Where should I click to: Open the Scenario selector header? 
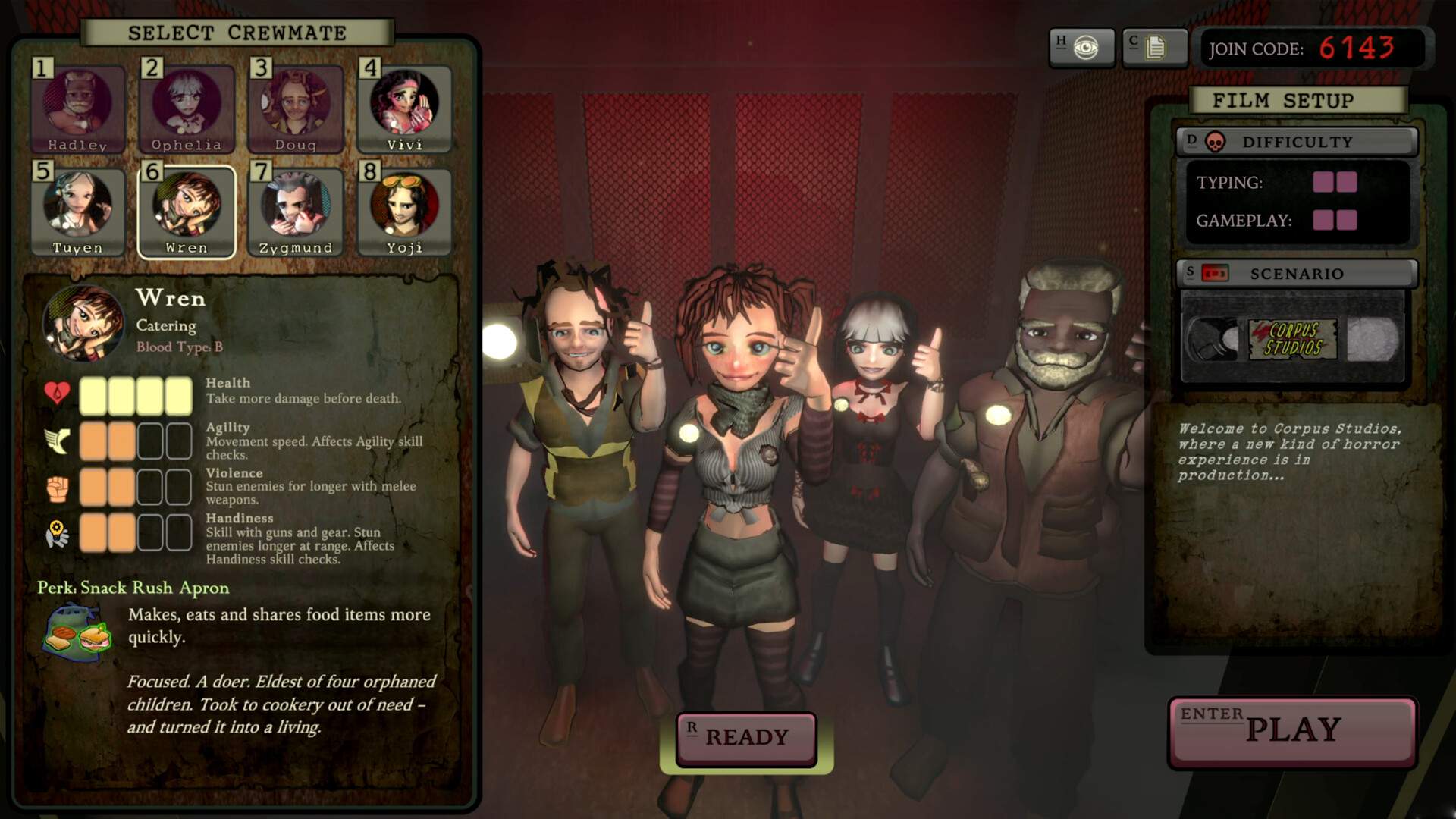1297,274
